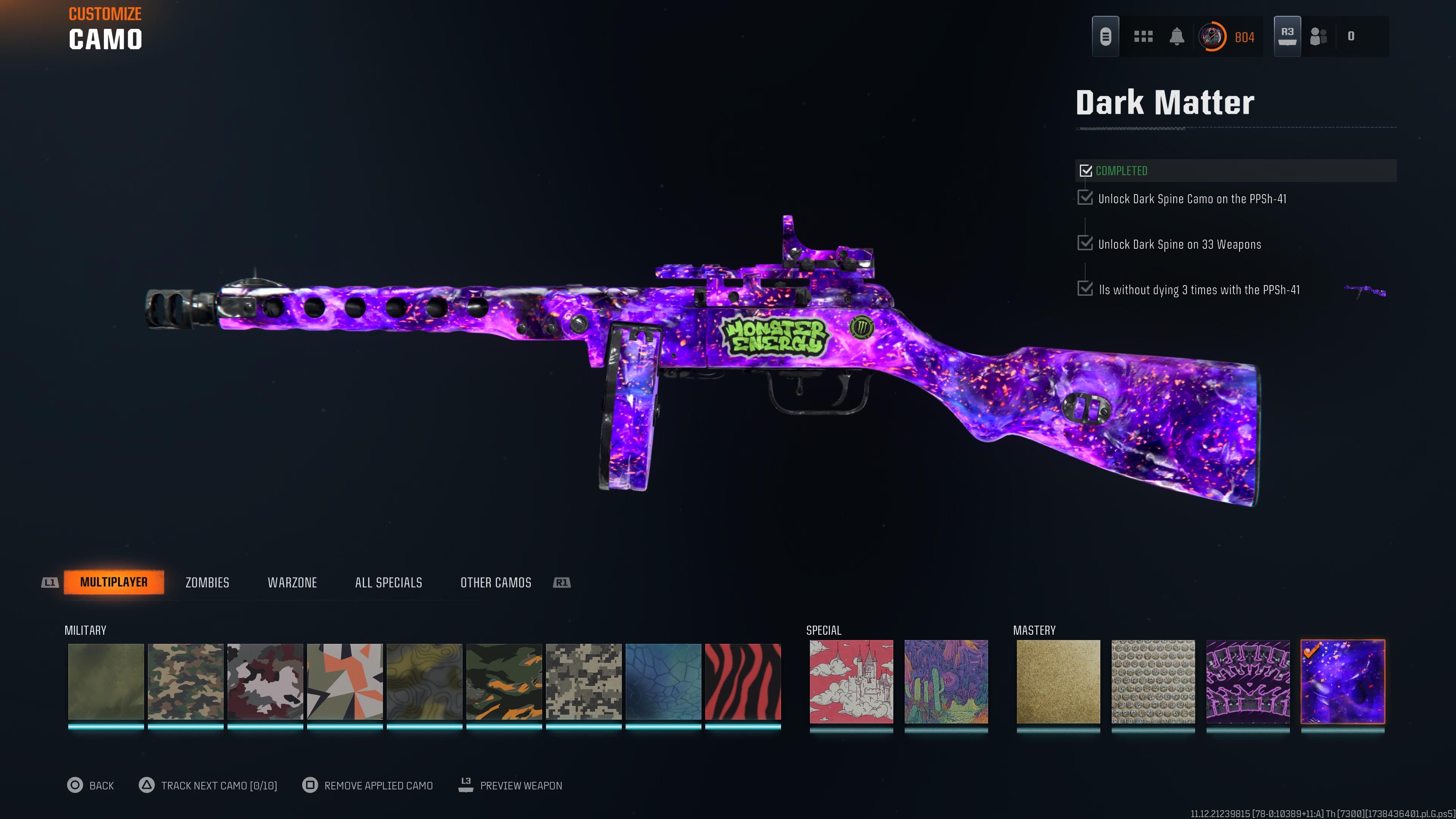Screen dimensions: 1456x819
Task: Select the red tiger stripe camo swatch
Action: pos(747,681)
